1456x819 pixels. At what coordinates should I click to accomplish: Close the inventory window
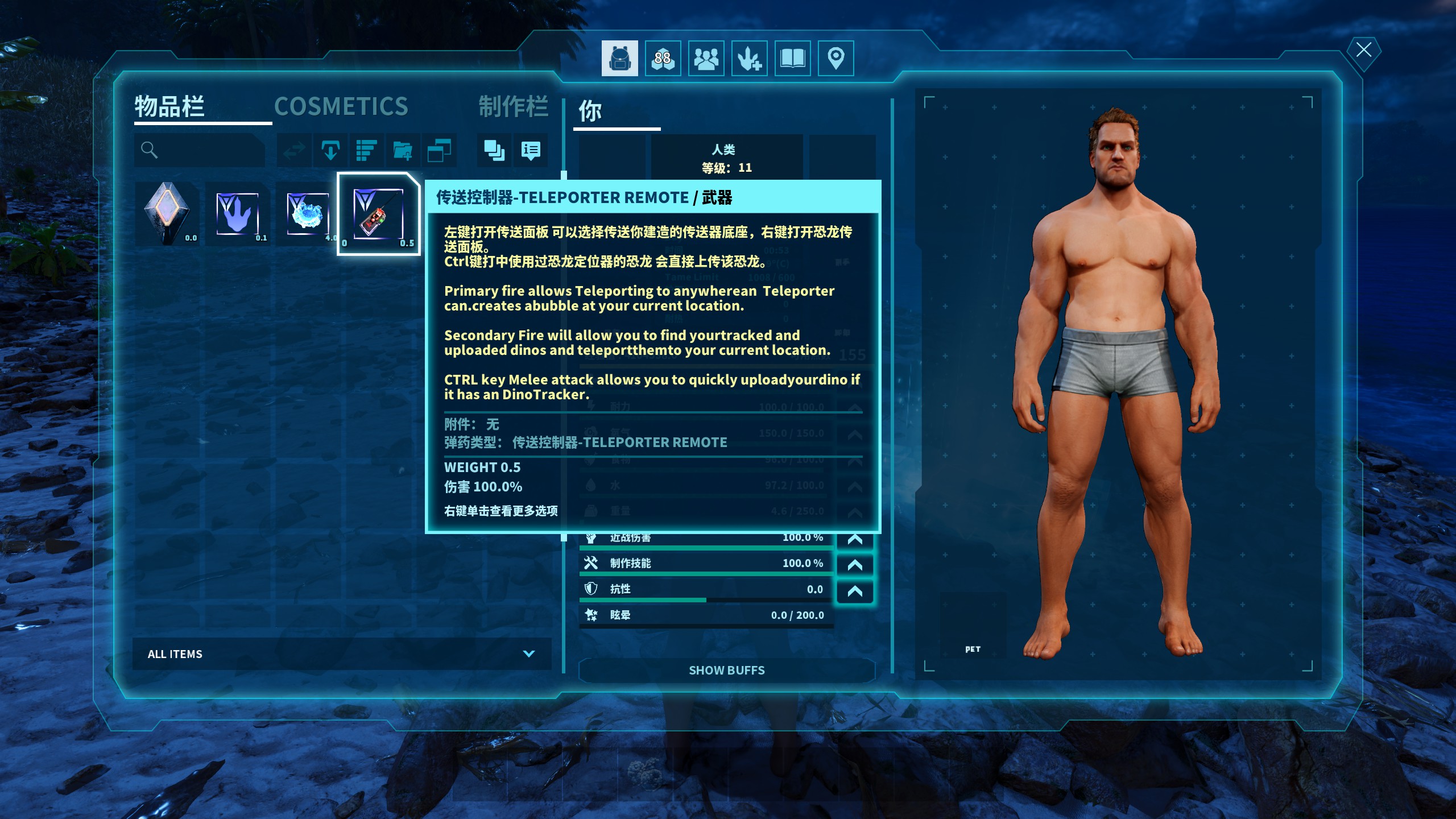coord(1363,50)
